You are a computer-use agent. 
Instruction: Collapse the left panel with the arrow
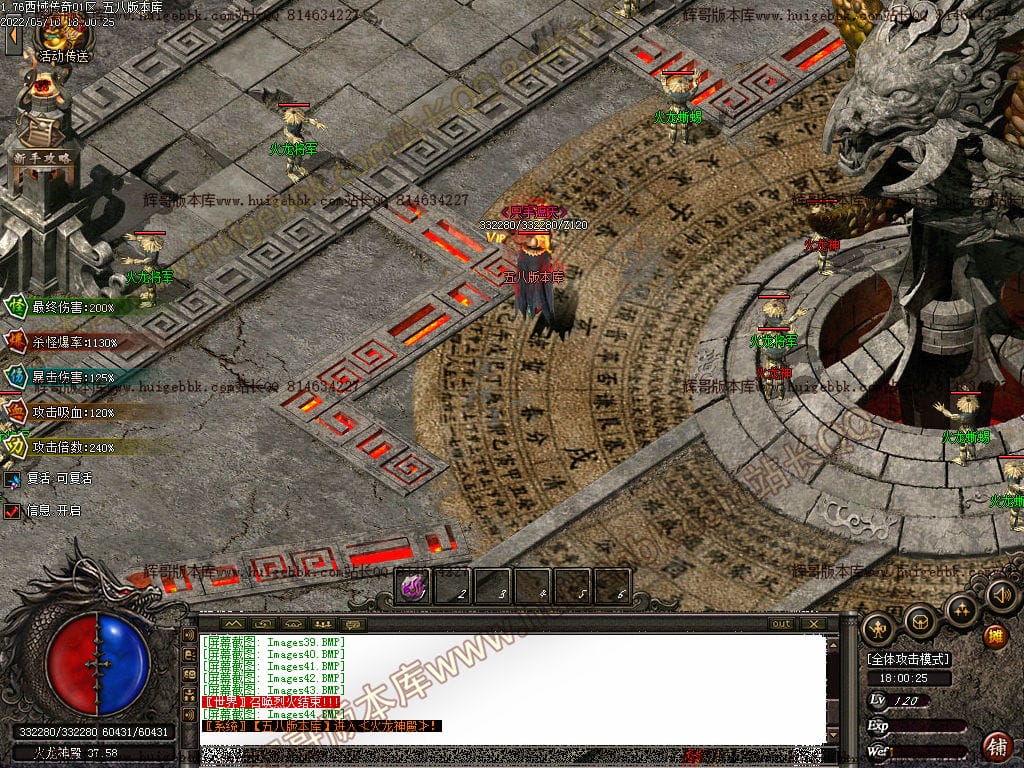coord(13,38)
